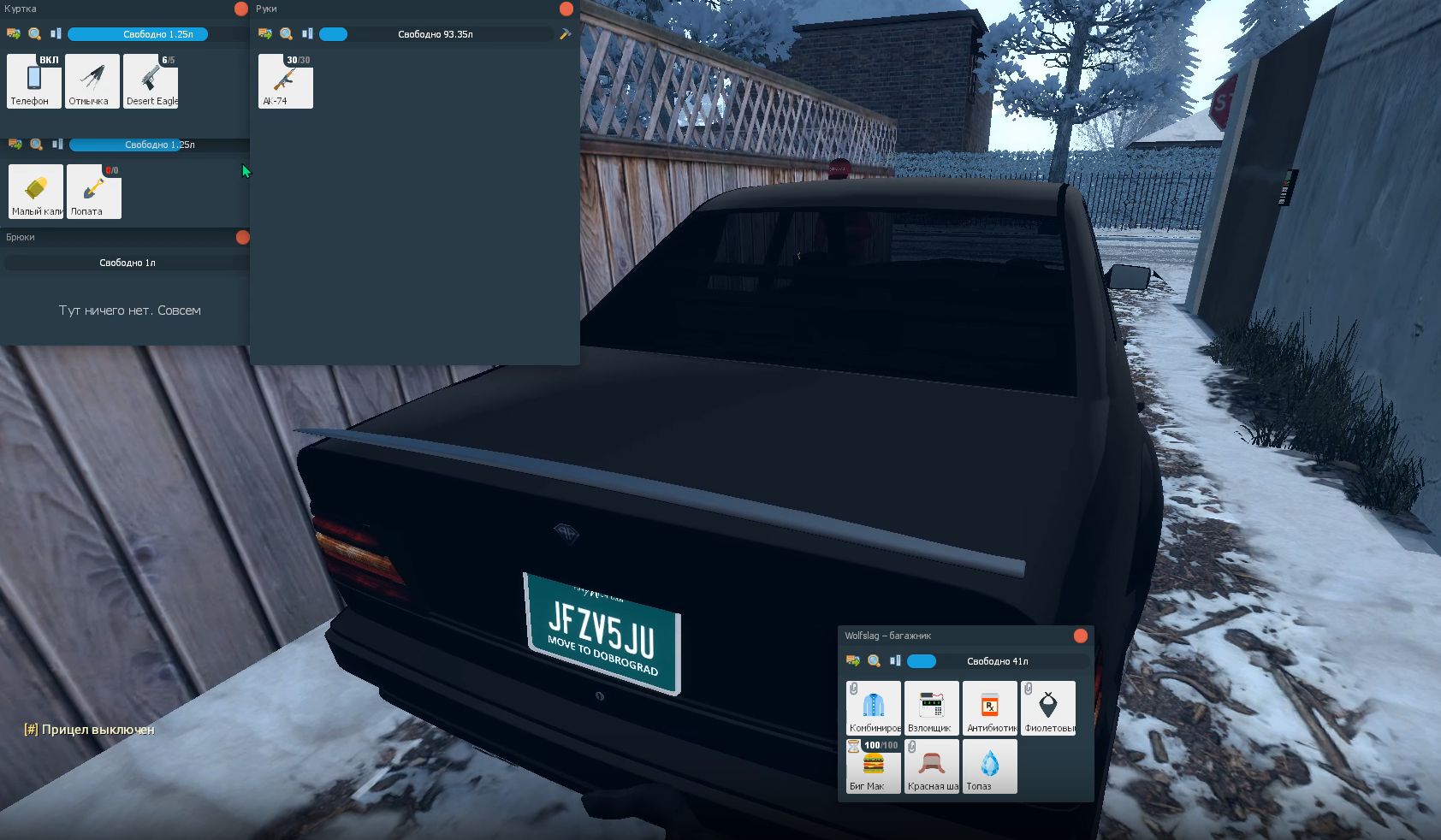Choose the small caliber ammo item
Viewport: 1441px width, 840px height.
pyautogui.click(x=36, y=191)
